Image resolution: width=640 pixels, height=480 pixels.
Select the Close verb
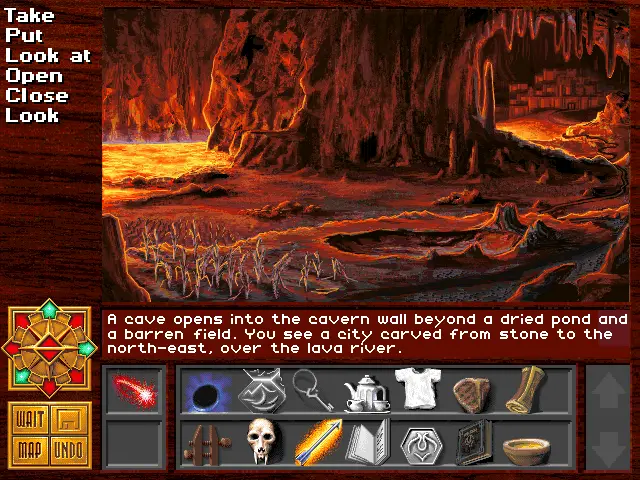click(37, 96)
